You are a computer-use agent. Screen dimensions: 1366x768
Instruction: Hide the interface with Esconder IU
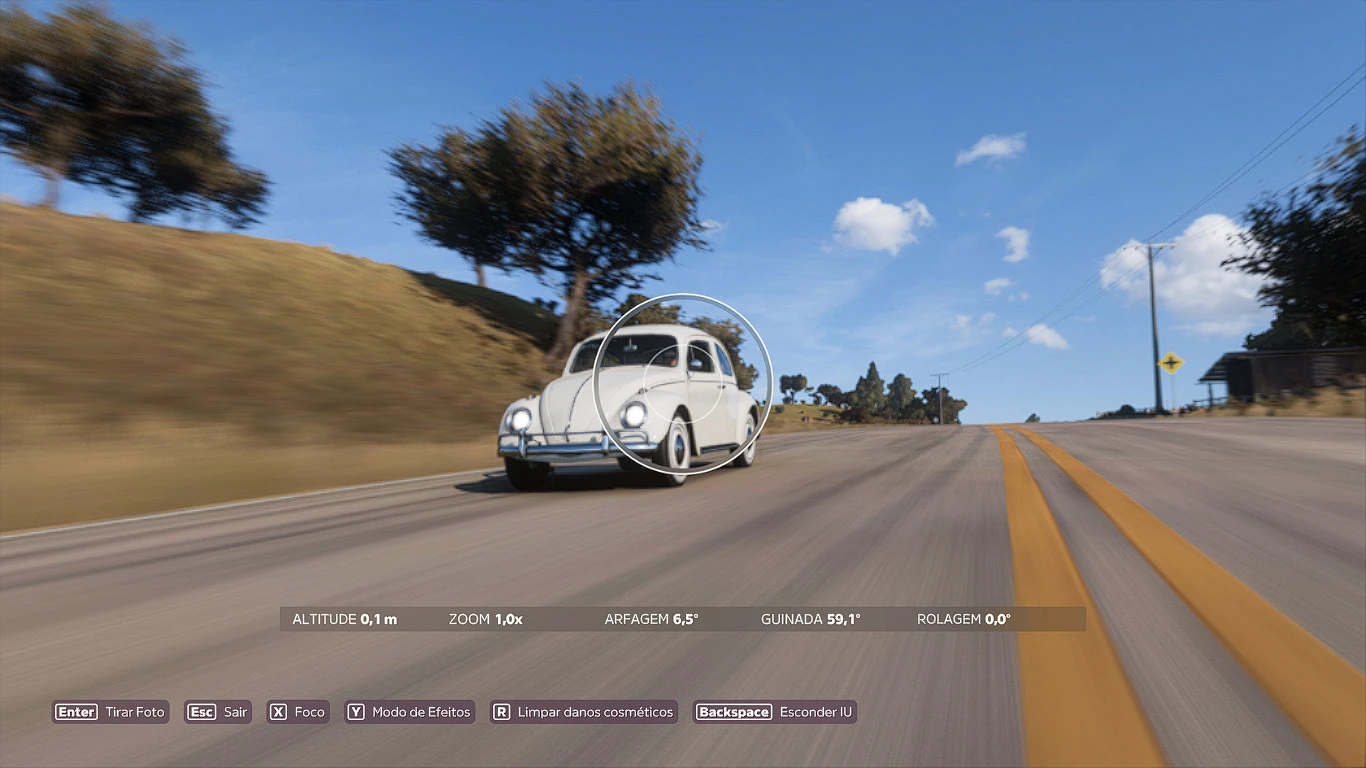[x=775, y=712]
